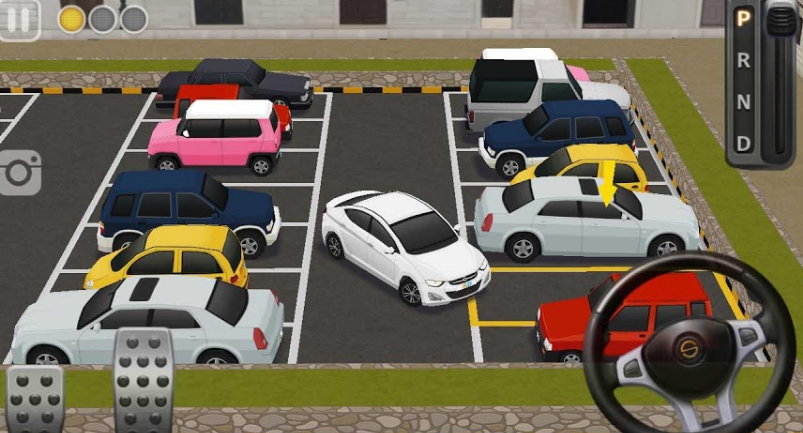
Task: Step on the brake pedal
Action: (x=35, y=398)
